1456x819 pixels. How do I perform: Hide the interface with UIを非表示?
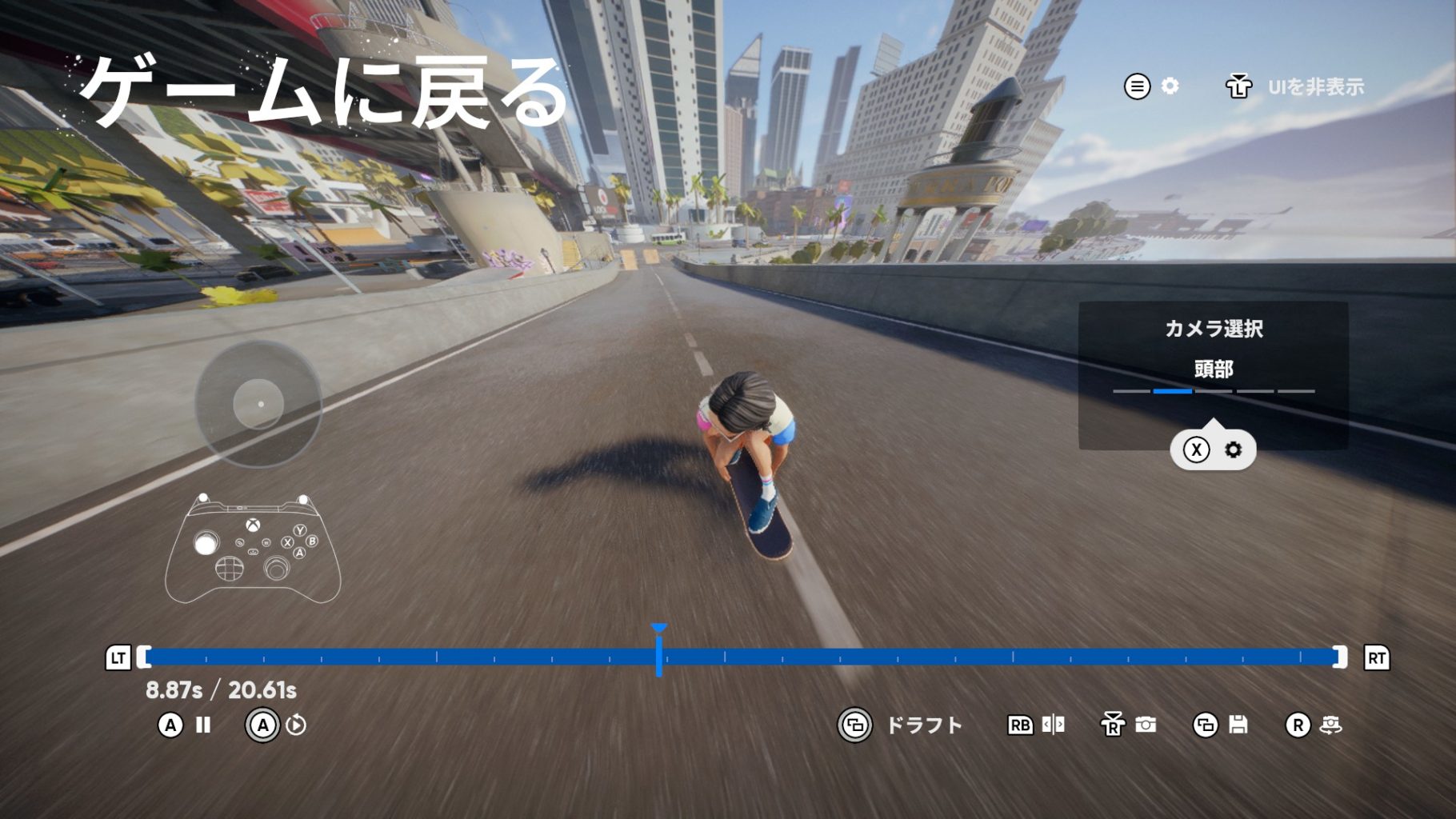pos(1315,87)
